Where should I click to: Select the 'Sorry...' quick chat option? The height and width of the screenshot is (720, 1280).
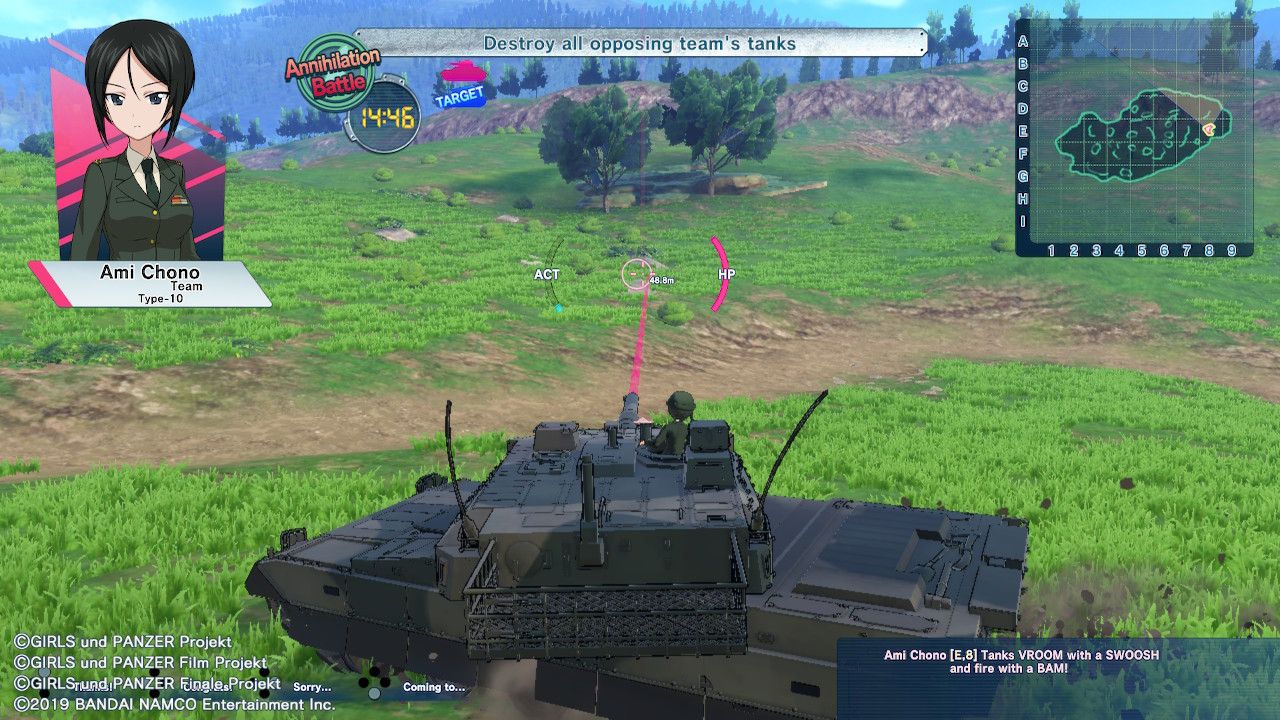pyautogui.click(x=313, y=688)
